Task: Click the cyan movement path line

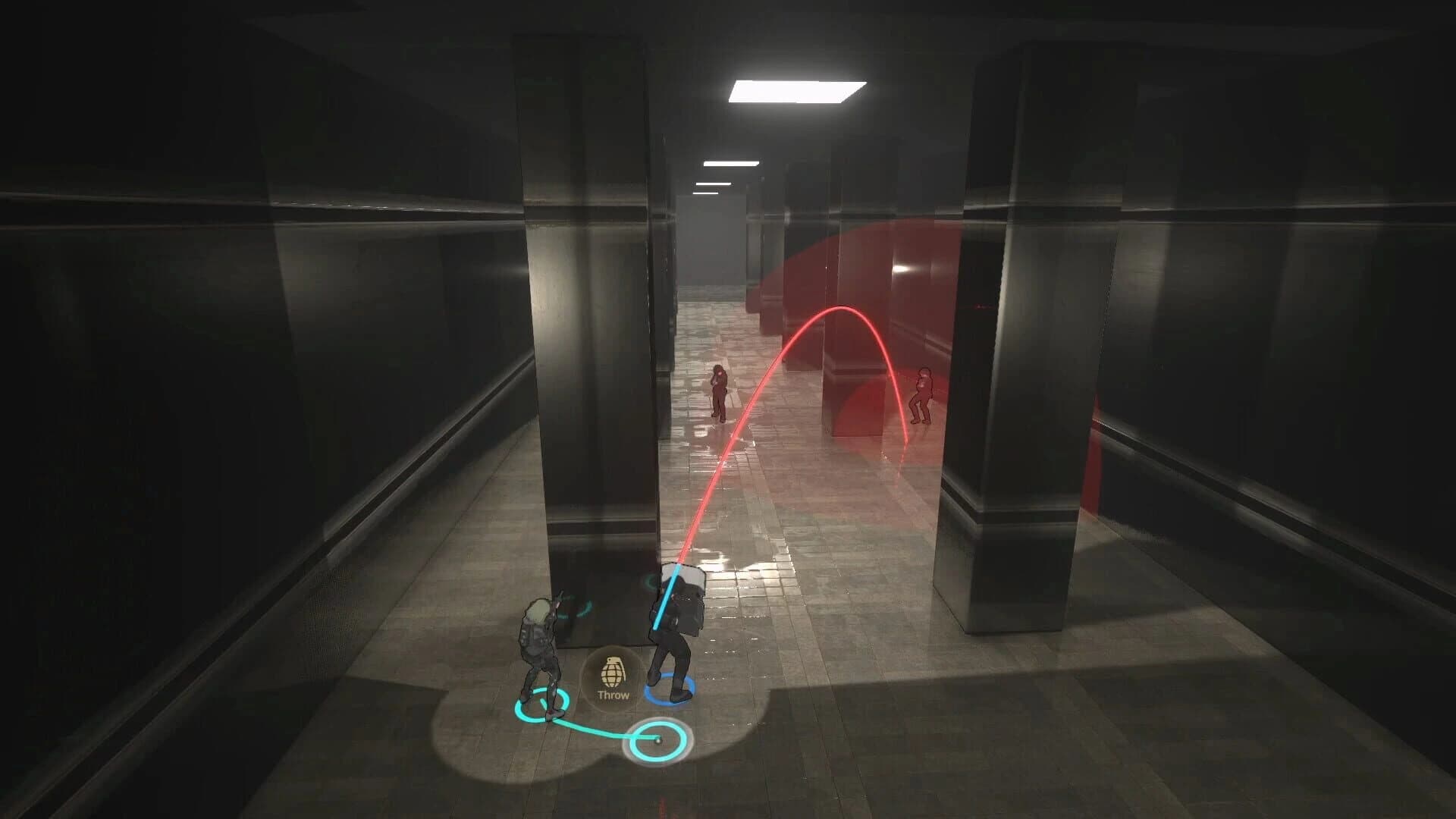Action: point(599,732)
